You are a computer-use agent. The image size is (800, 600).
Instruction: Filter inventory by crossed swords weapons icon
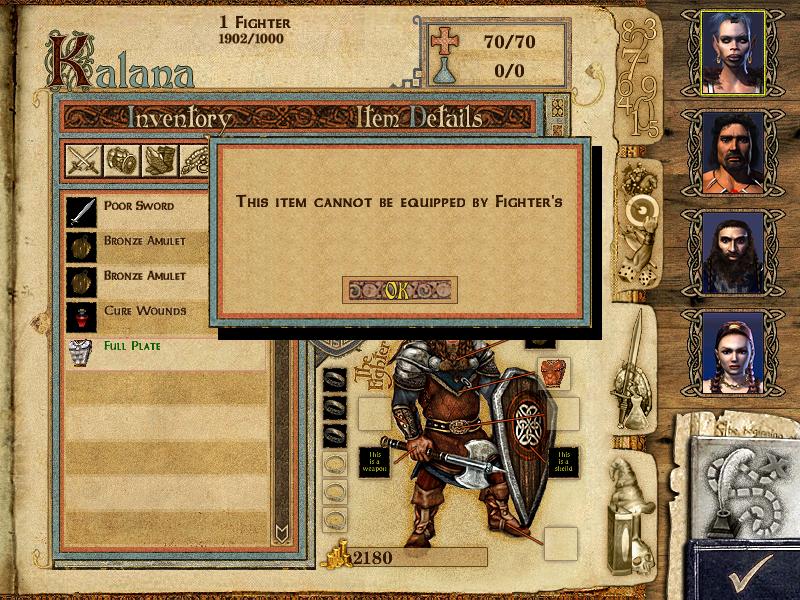click(82, 160)
